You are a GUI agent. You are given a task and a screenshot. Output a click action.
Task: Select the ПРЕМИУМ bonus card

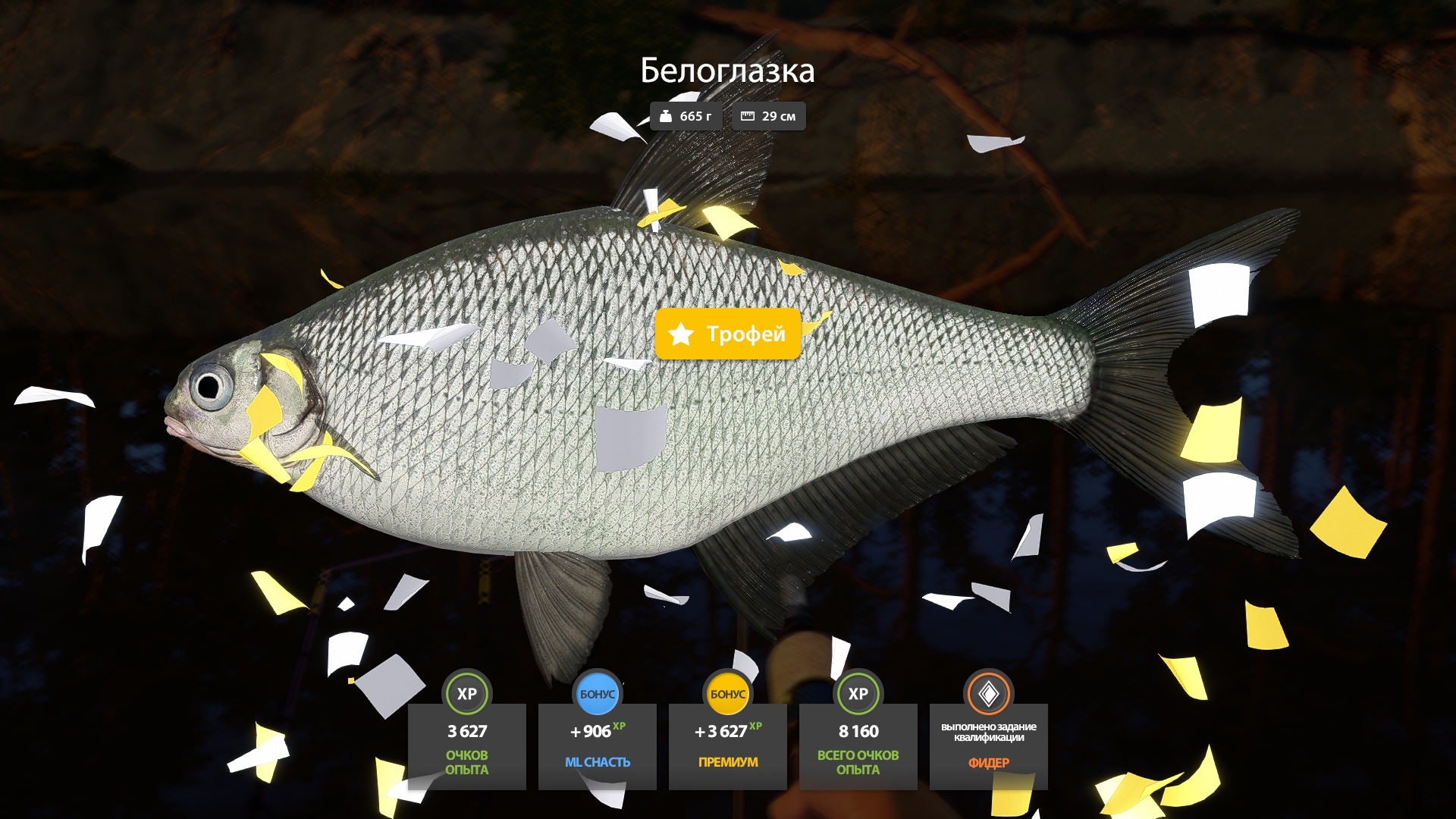(727, 745)
